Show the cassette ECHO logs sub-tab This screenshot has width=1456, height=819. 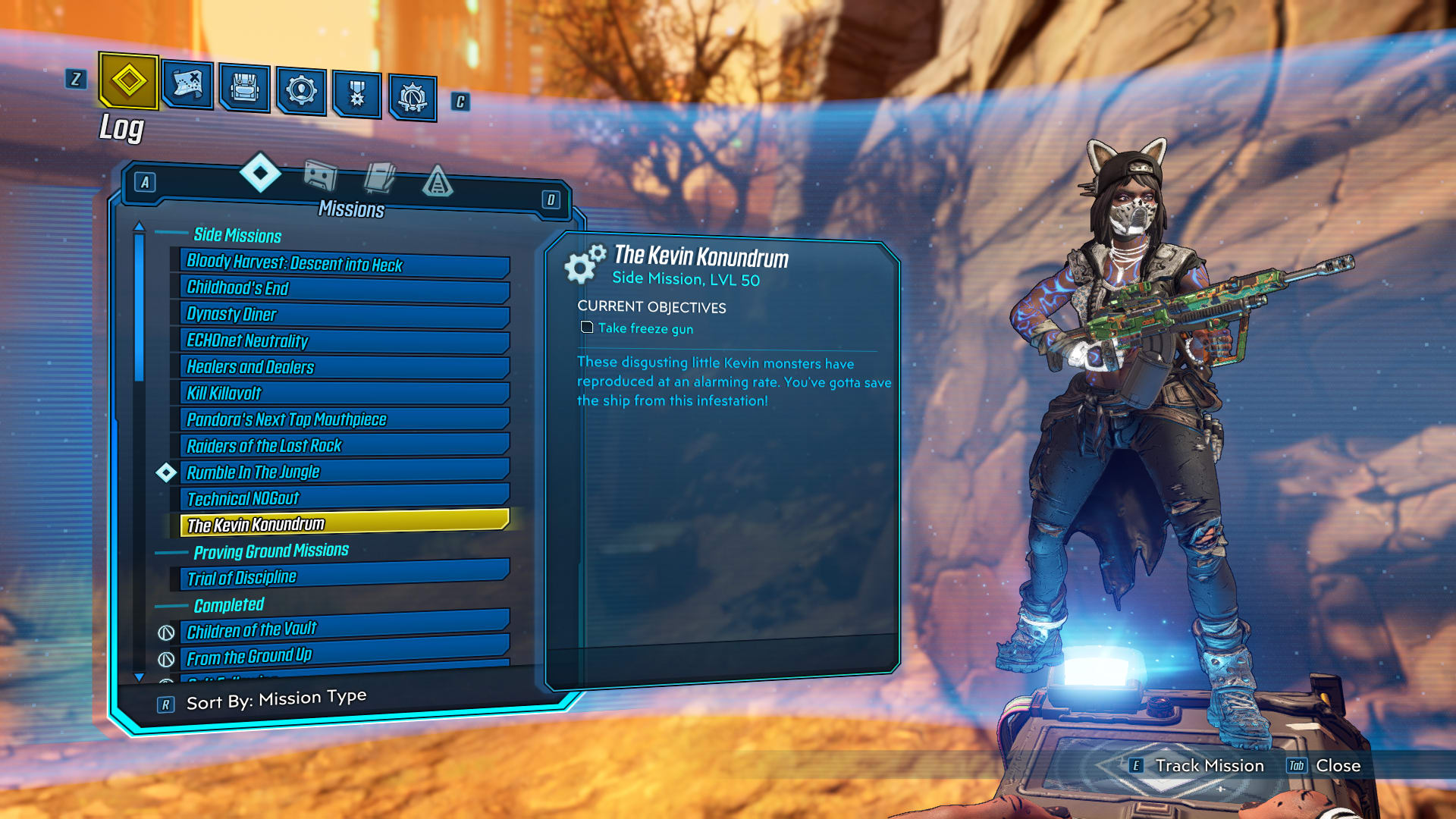click(x=320, y=177)
